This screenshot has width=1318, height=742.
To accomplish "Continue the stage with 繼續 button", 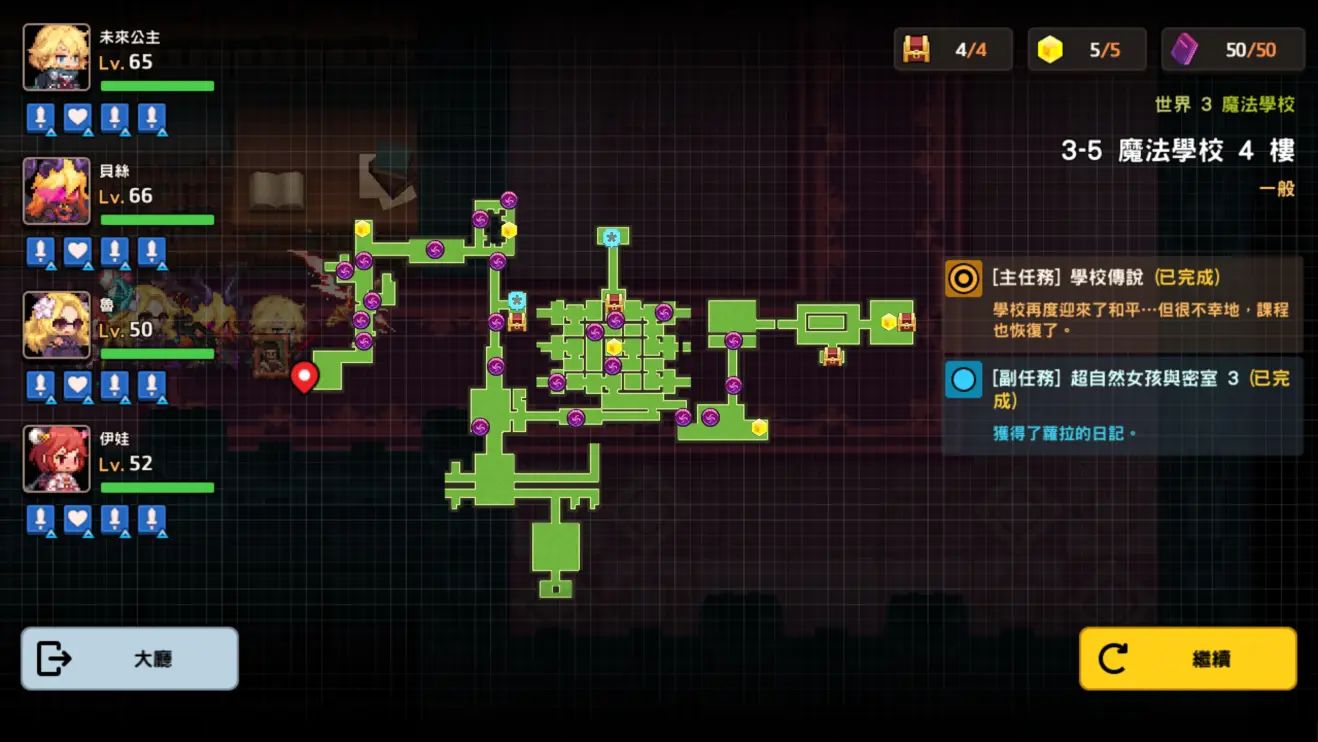I will click(x=1187, y=658).
